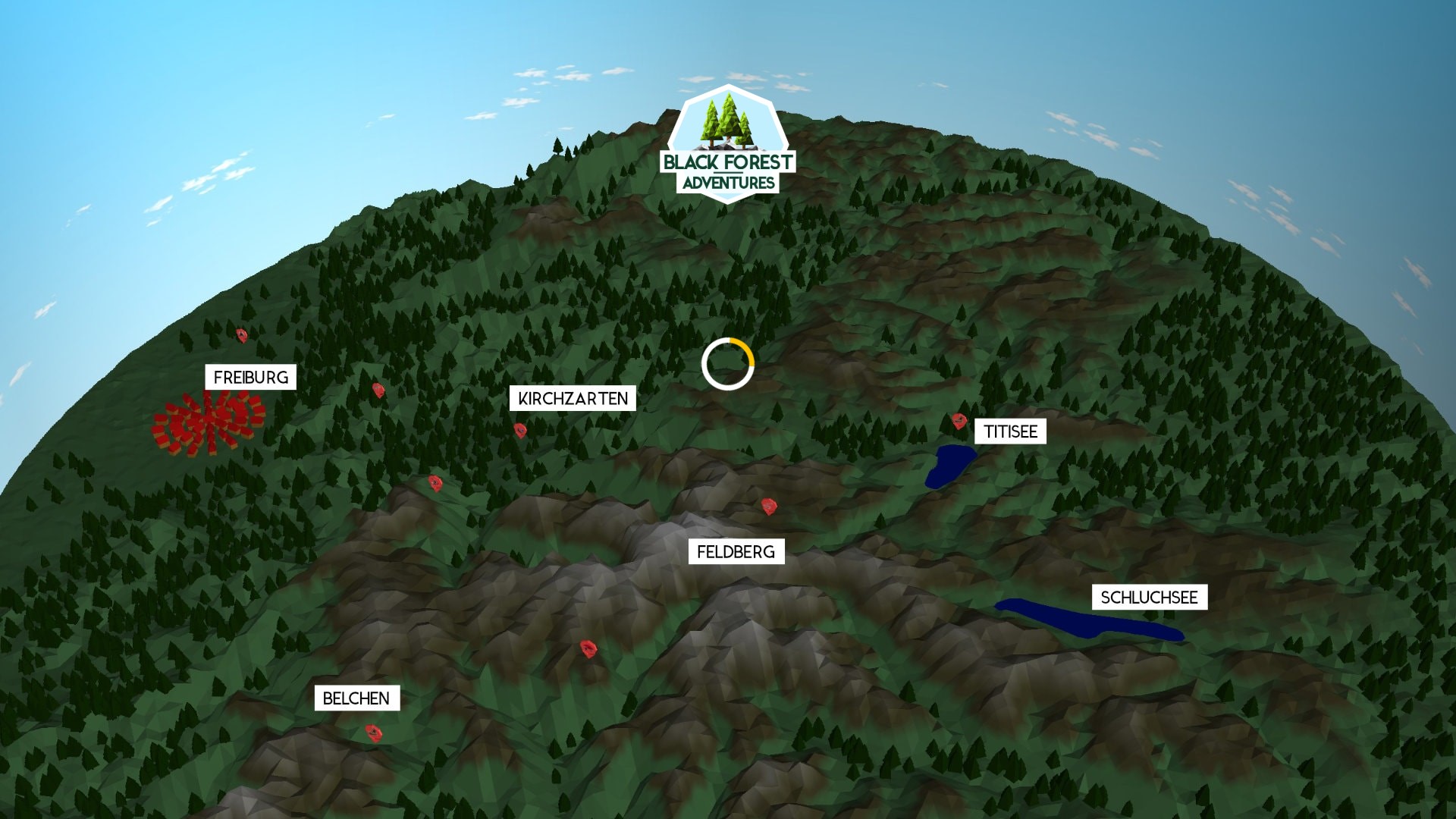Click the red pin beside the Titisee label
Image resolution: width=1456 pixels, height=819 pixels.
tap(959, 421)
